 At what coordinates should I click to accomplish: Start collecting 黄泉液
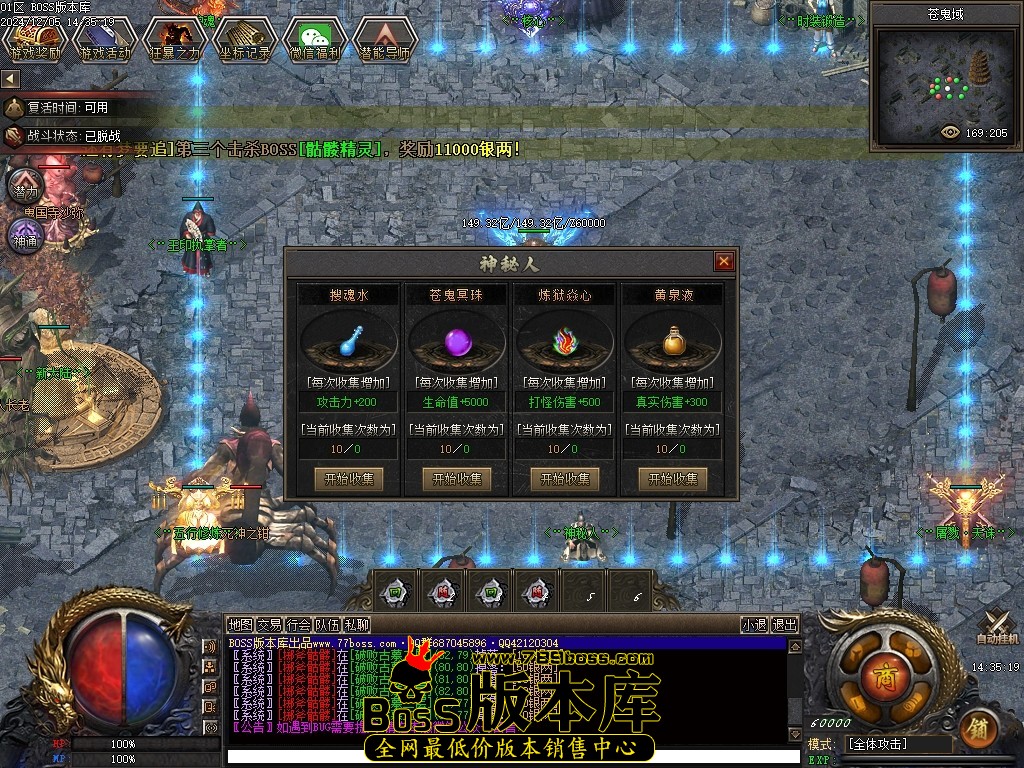(673, 479)
